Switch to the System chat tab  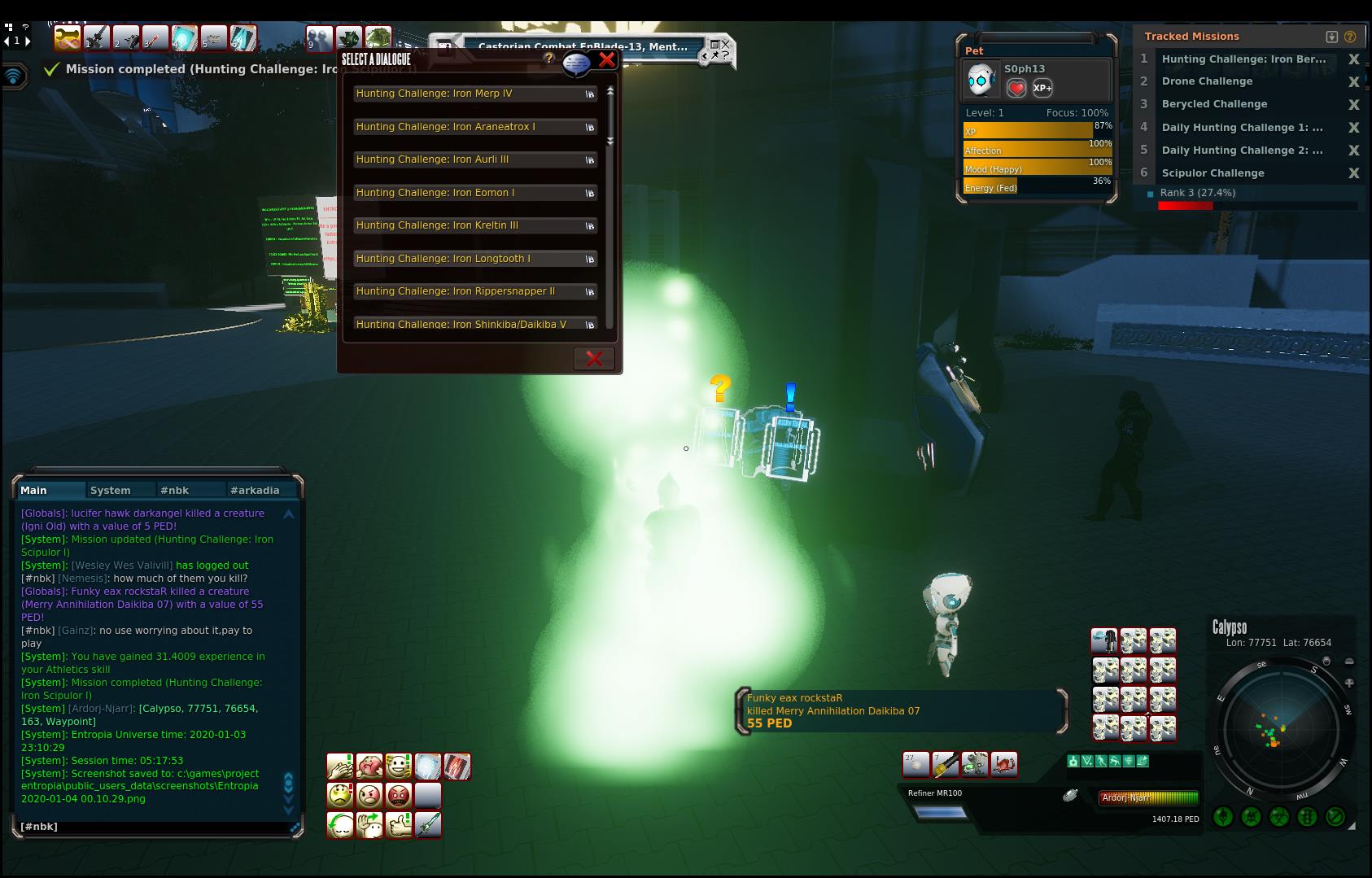coord(111,490)
